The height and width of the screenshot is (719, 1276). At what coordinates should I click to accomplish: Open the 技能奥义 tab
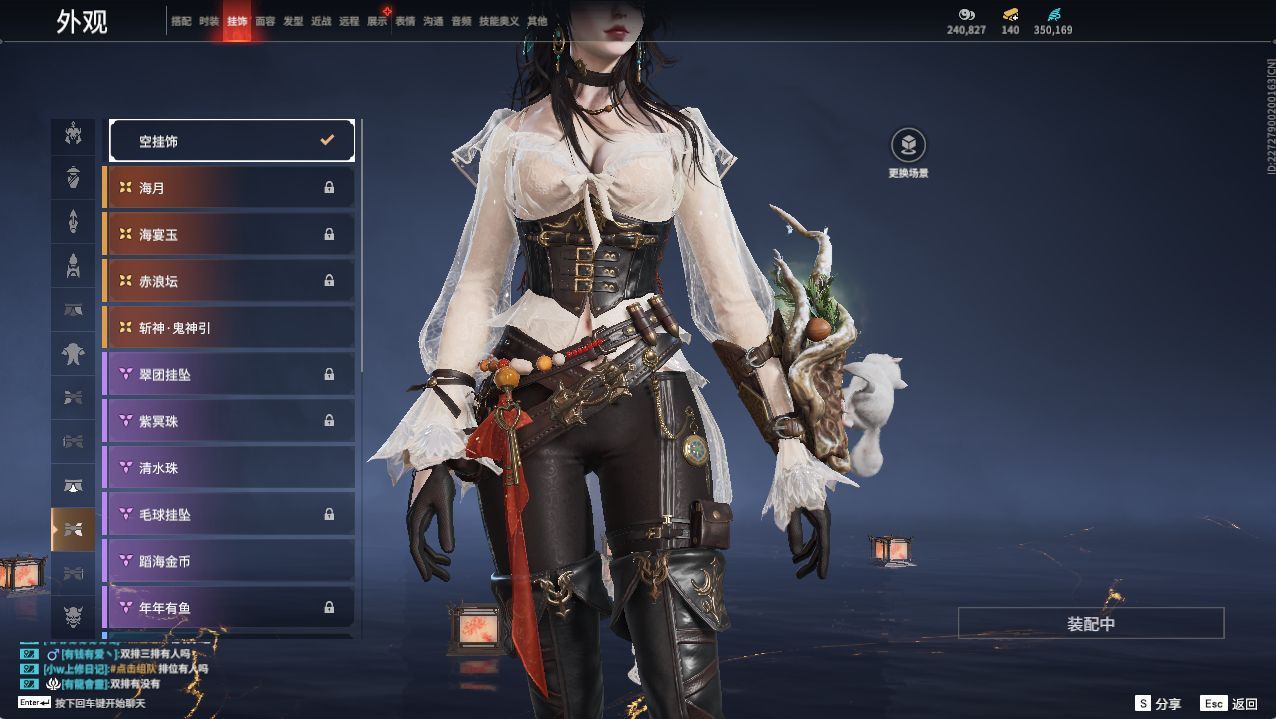499,21
